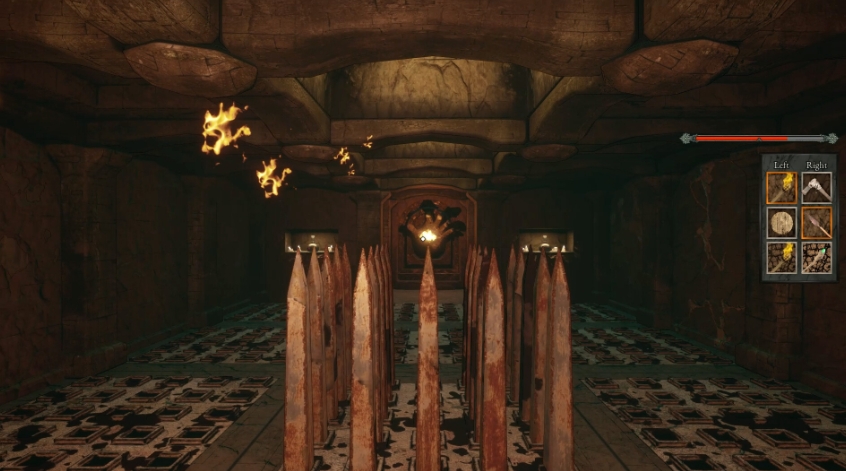The image size is (846, 471).
Task: Equip the round wooden shield
Action: pos(781,222)
